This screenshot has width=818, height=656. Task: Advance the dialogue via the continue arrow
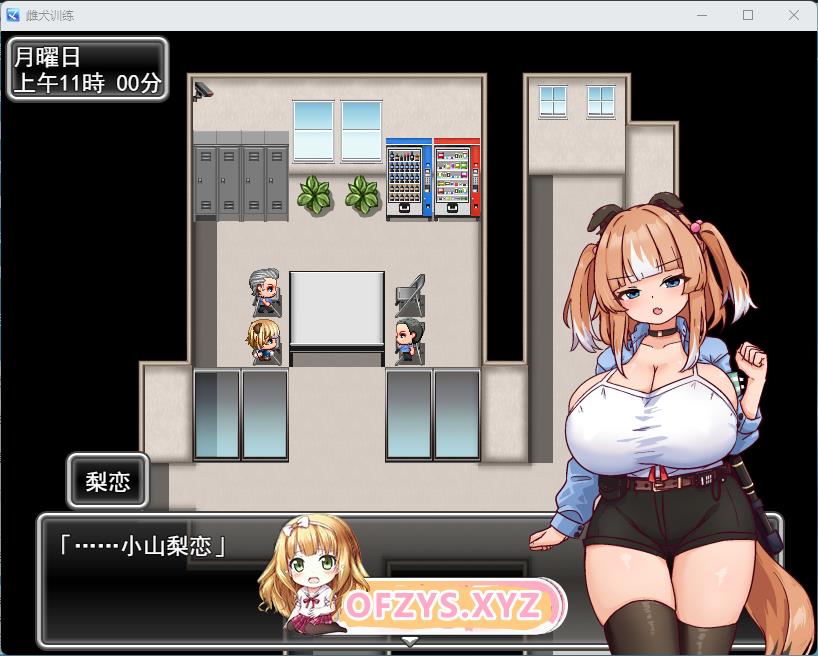(x=409, y=640)
